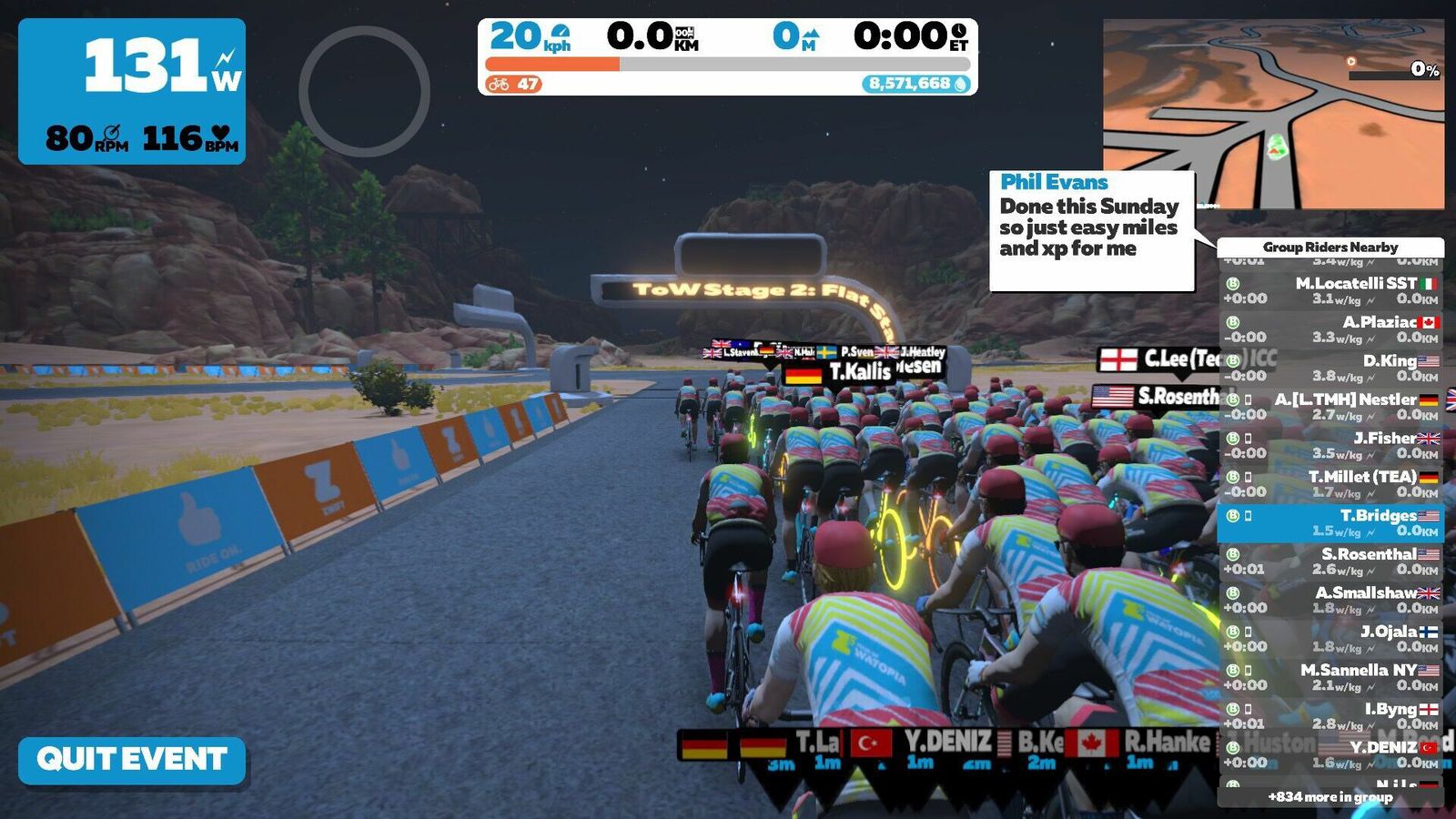This screenshot has height=819, width=1456.
Task: Click the Group Riders Nearby header
Action: (x=1330, y=248)
